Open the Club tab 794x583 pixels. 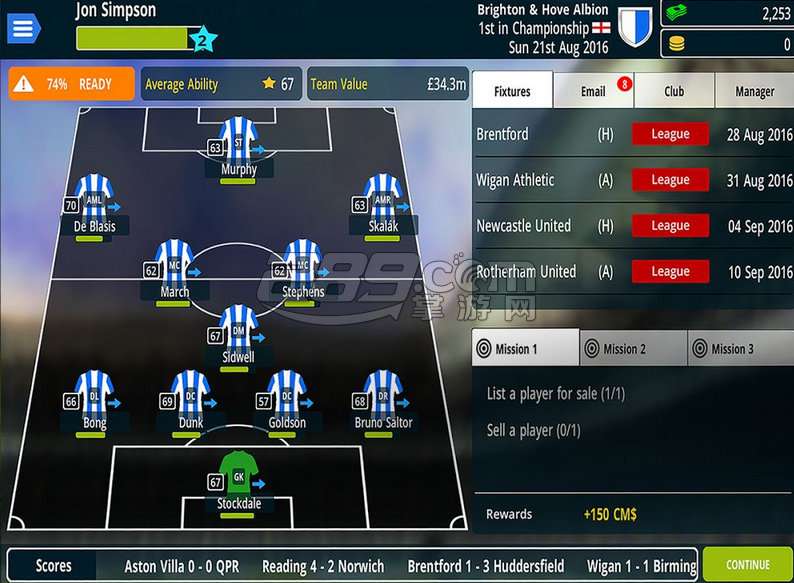(674, 91)
